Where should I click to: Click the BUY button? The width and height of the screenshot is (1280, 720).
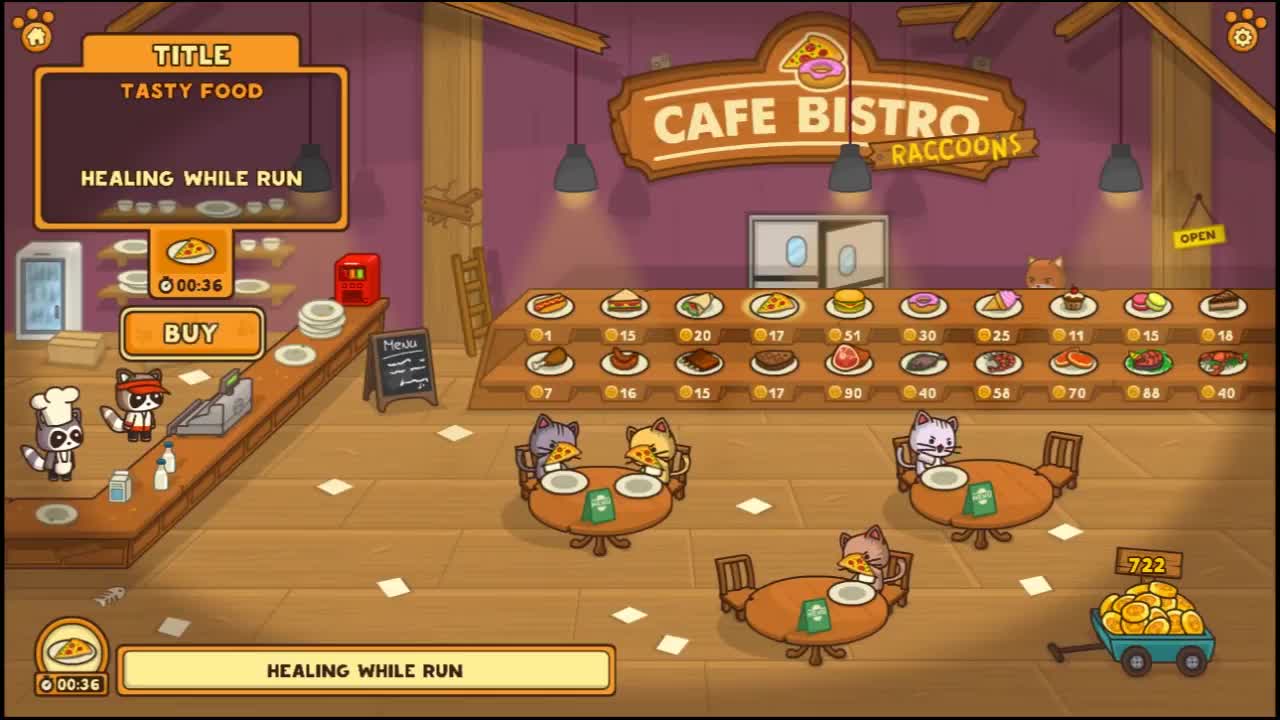point(191,333)
